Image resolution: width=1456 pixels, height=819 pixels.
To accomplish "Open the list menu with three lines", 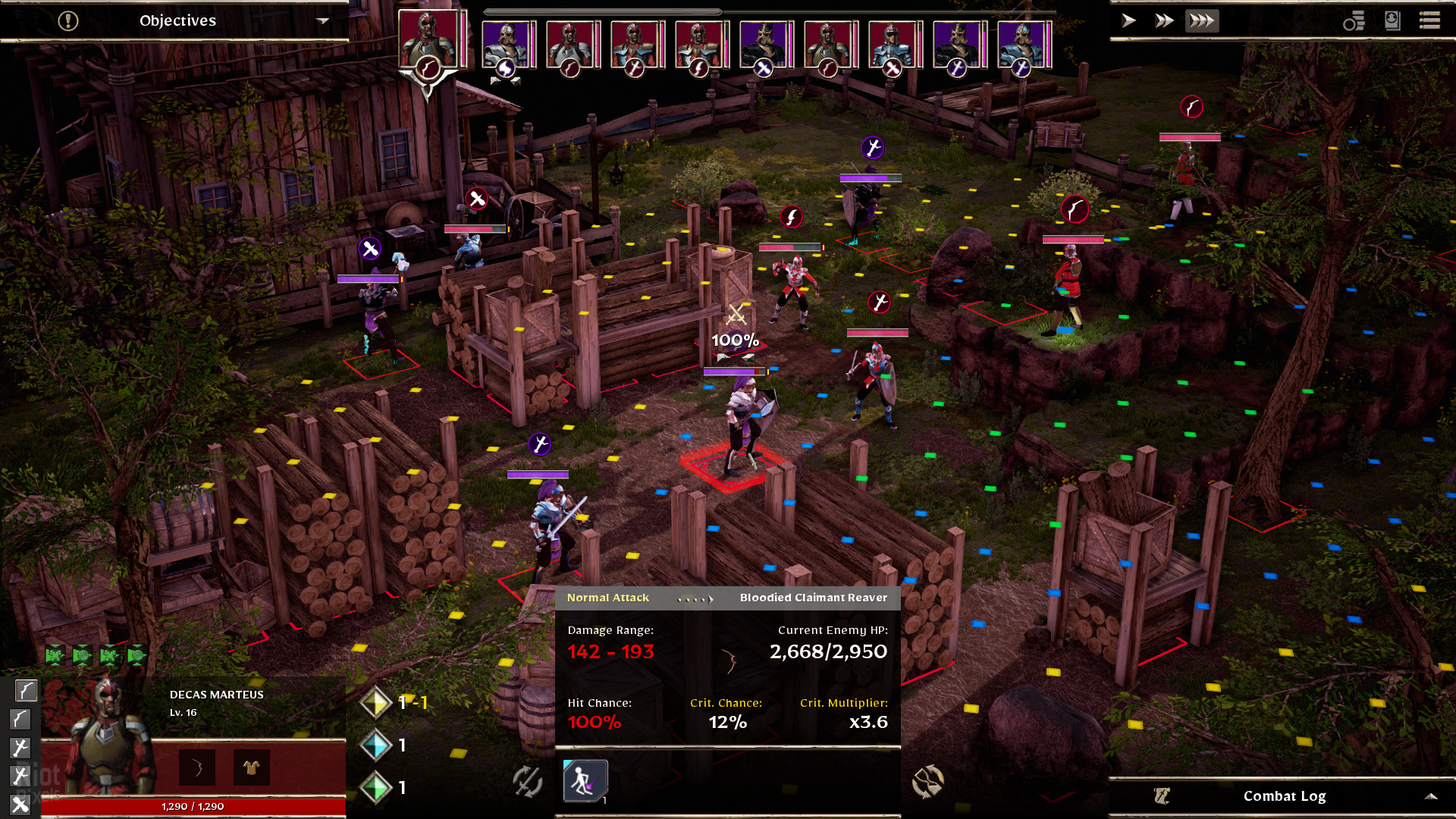I will click(1429, 20).
